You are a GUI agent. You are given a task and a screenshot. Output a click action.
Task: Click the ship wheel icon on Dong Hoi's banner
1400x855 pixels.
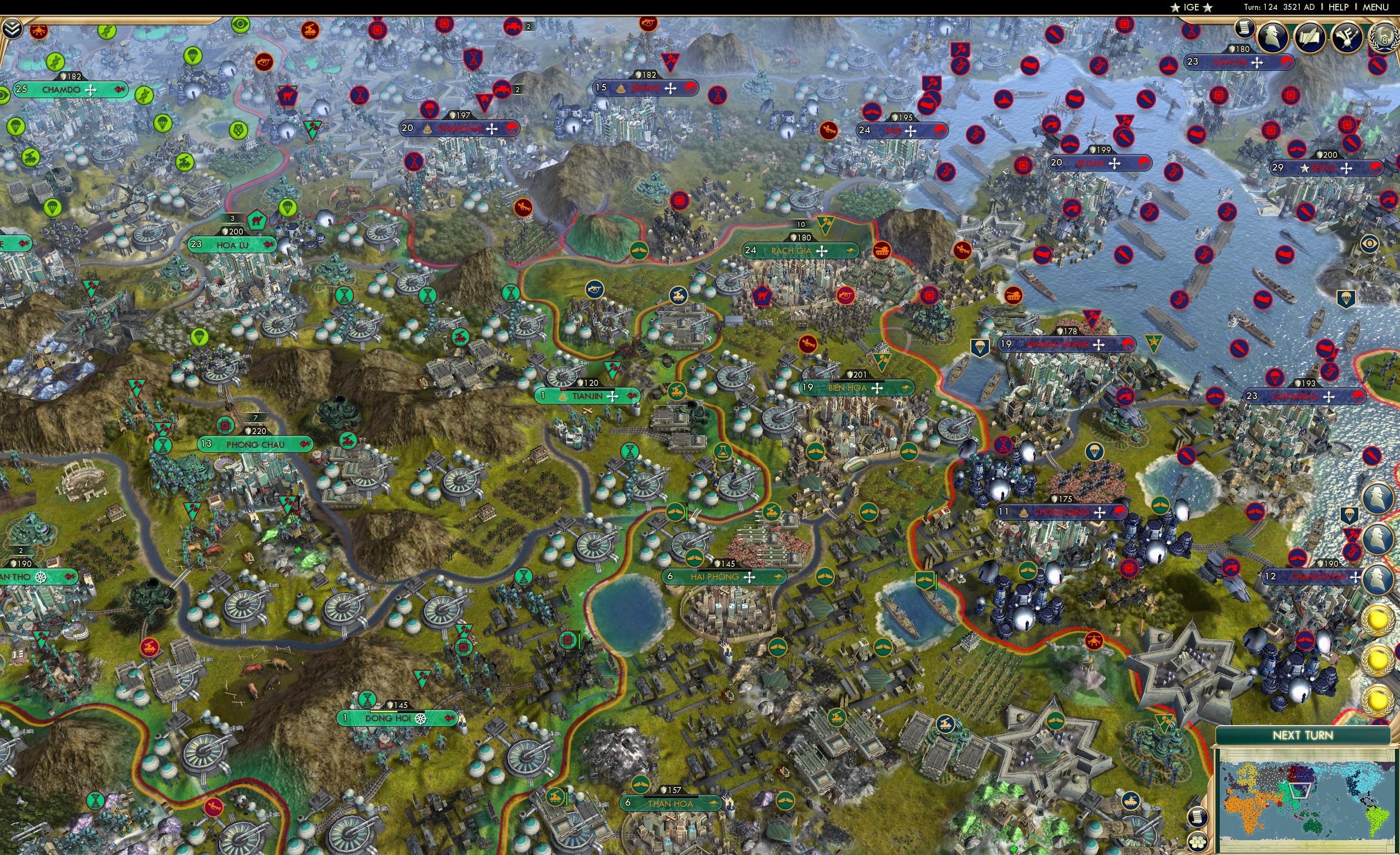point(421,721)
